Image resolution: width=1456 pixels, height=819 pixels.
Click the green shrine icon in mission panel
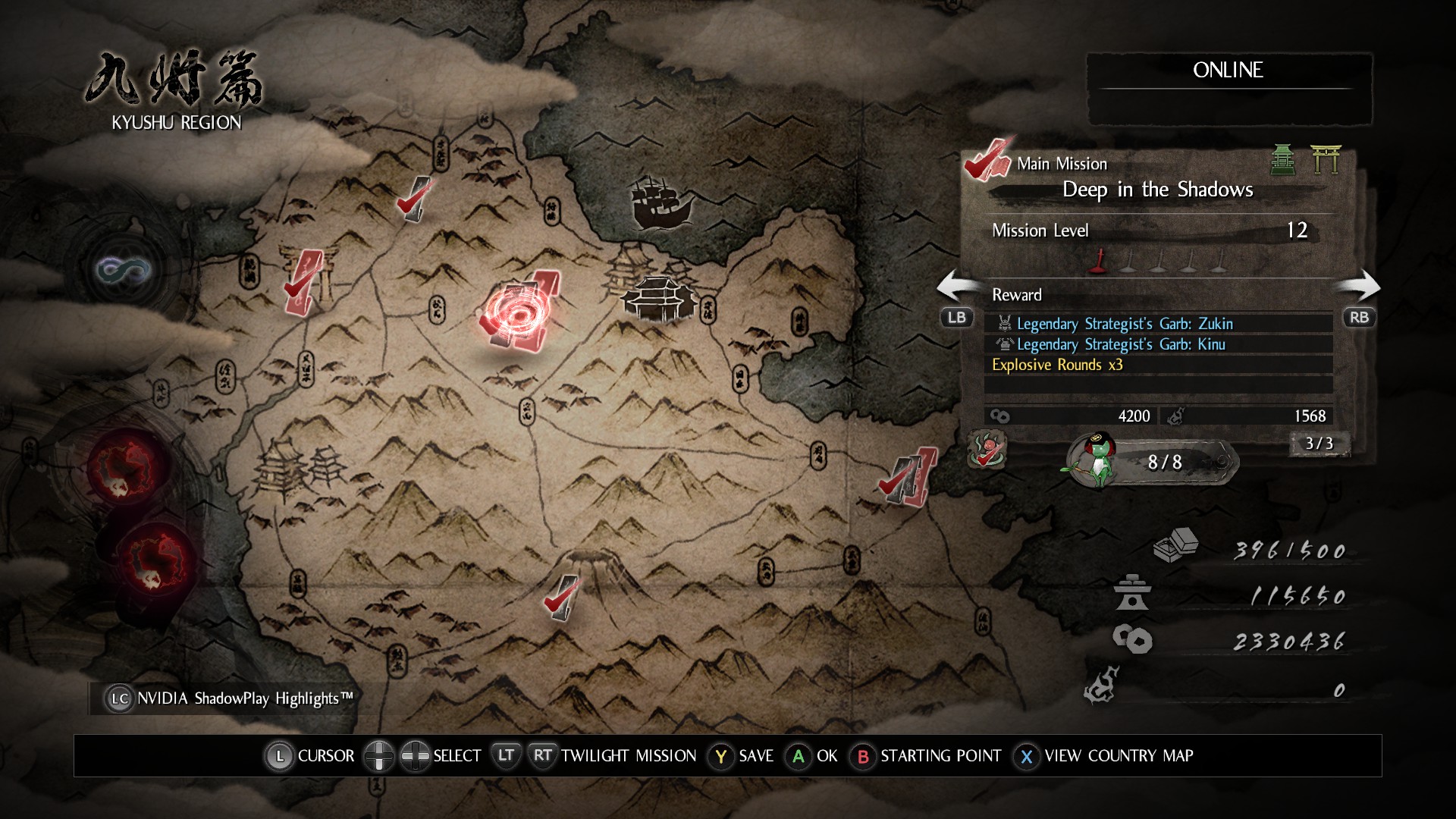[x=1282, y=159]
